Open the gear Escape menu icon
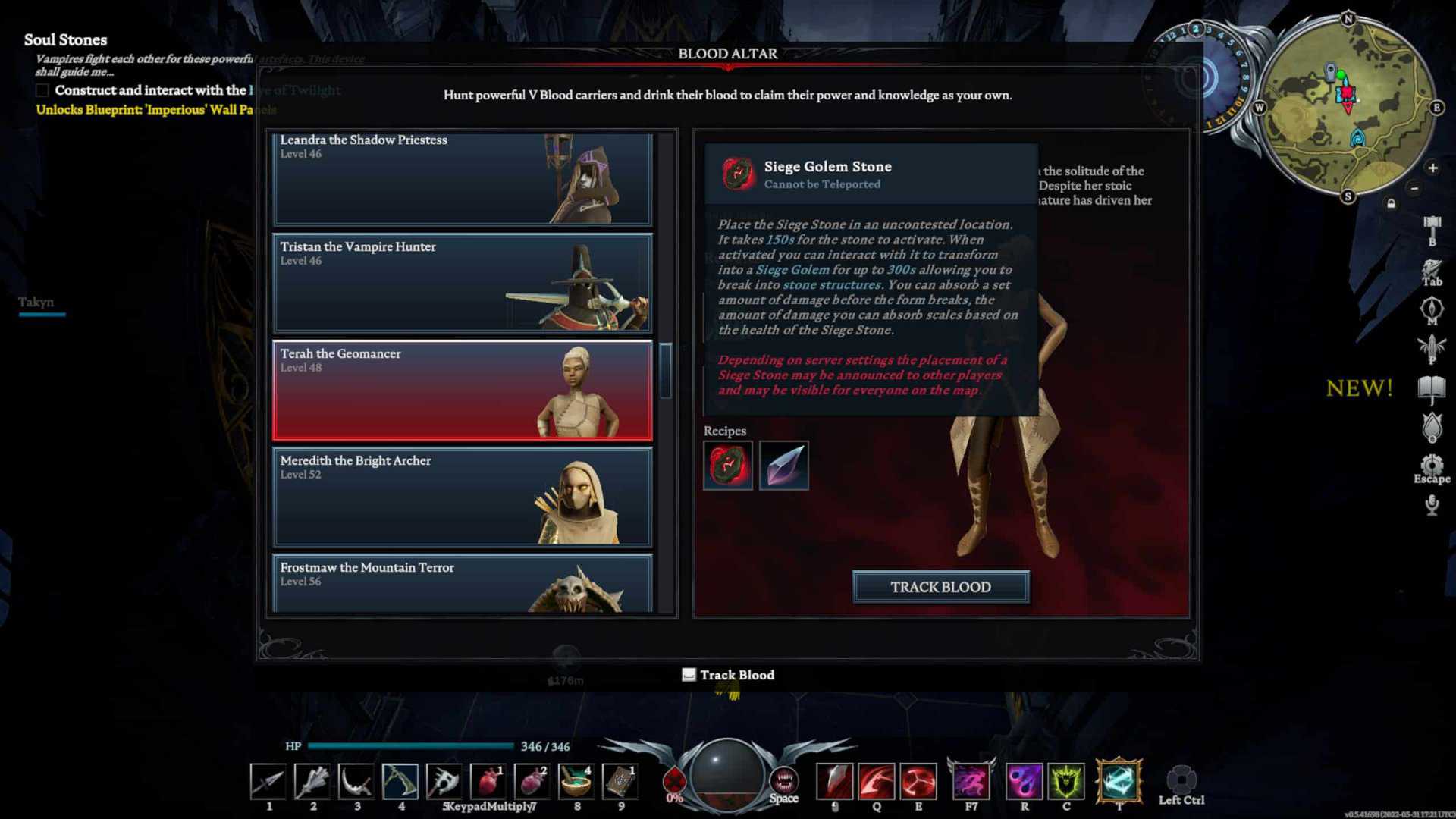The width and height of the screenshot is (1456, 819). click(x=1432, y=465)
